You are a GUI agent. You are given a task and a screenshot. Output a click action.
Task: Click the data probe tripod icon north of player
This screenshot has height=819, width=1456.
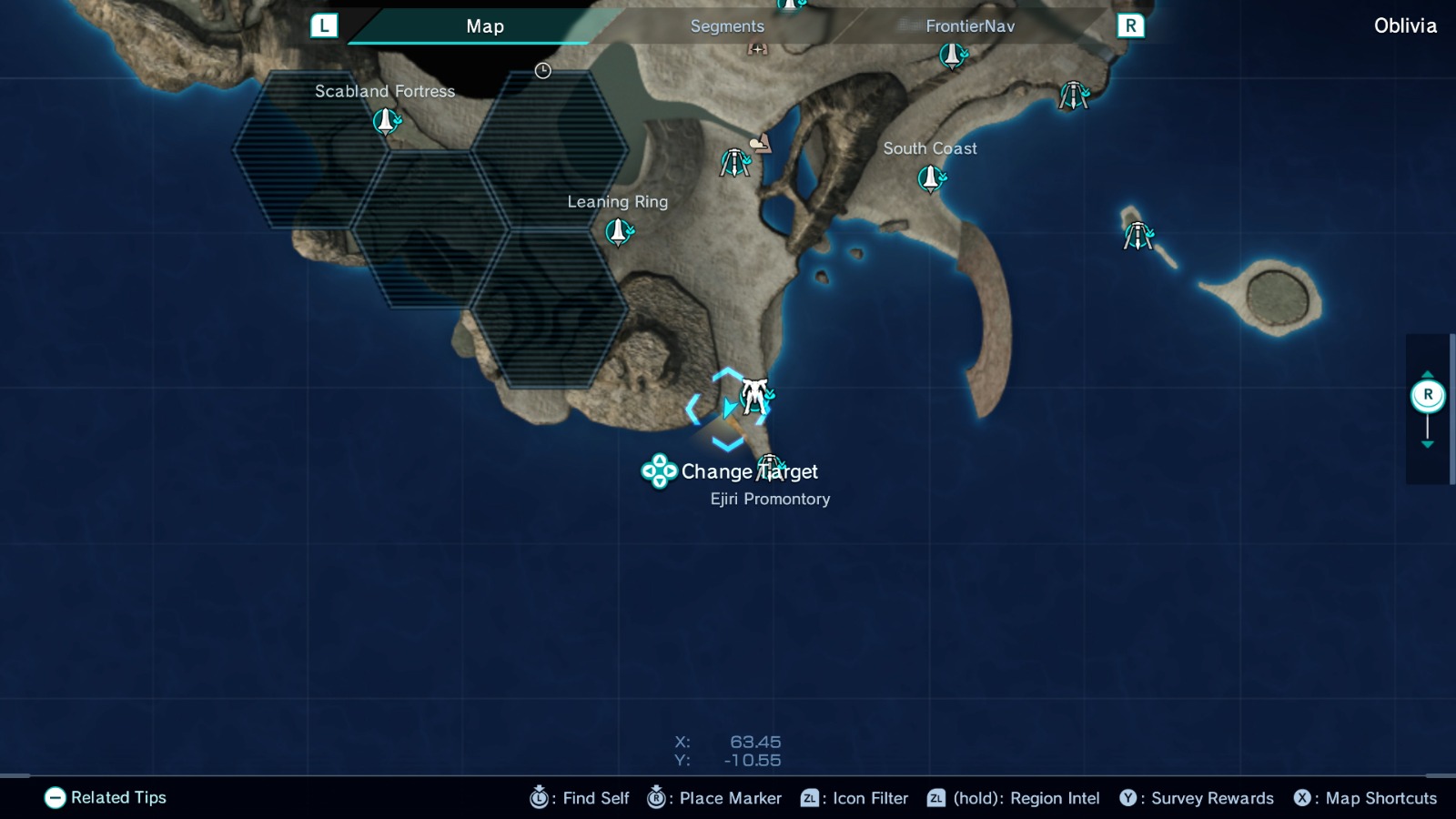coord(733,164)
